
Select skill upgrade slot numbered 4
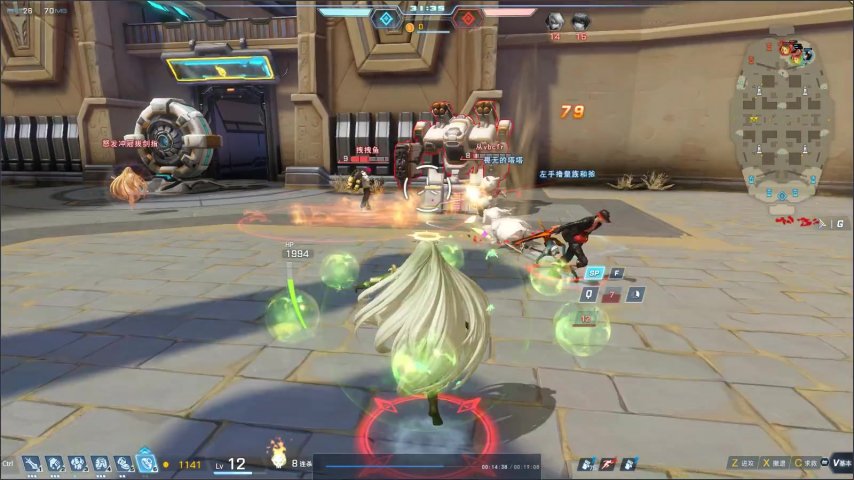pos(101,464)
